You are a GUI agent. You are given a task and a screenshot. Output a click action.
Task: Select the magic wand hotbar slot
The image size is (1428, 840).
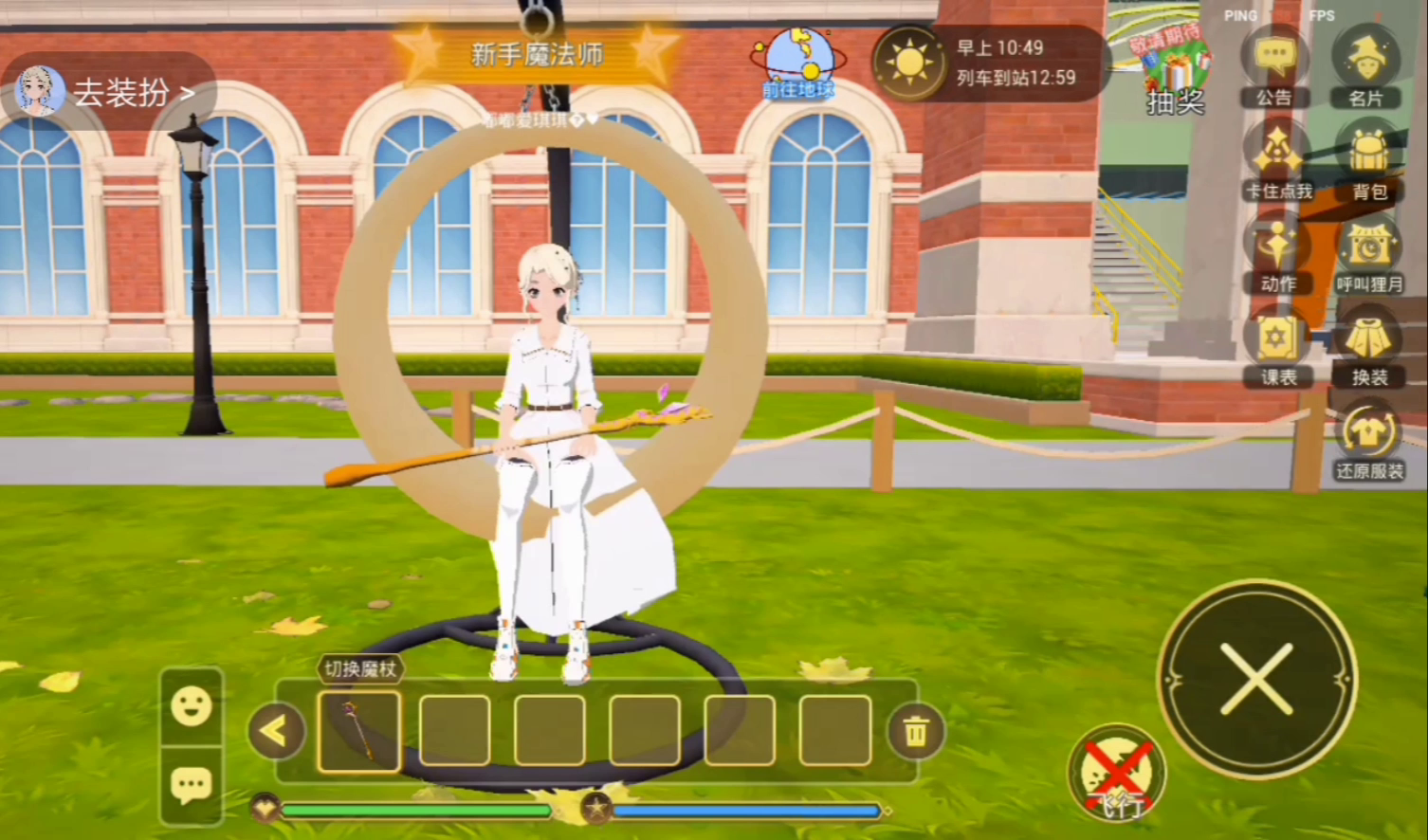tap(359, 731)
